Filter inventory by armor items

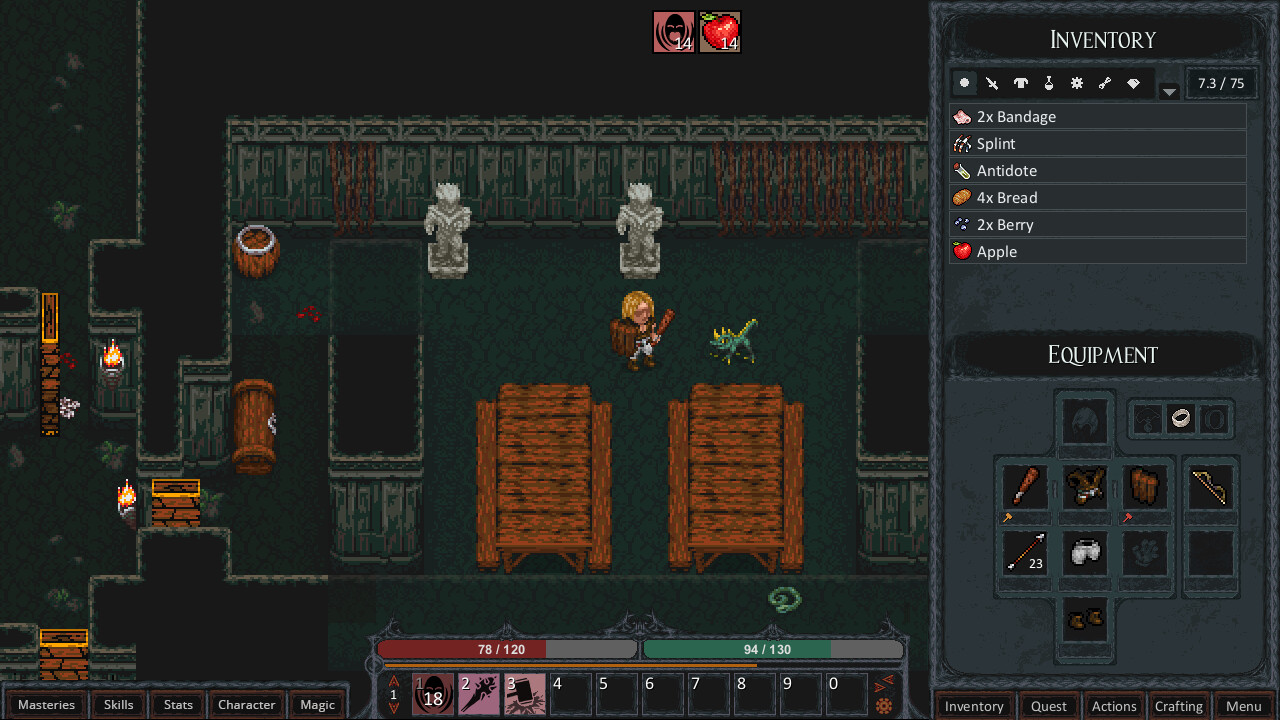point(1020,83)
